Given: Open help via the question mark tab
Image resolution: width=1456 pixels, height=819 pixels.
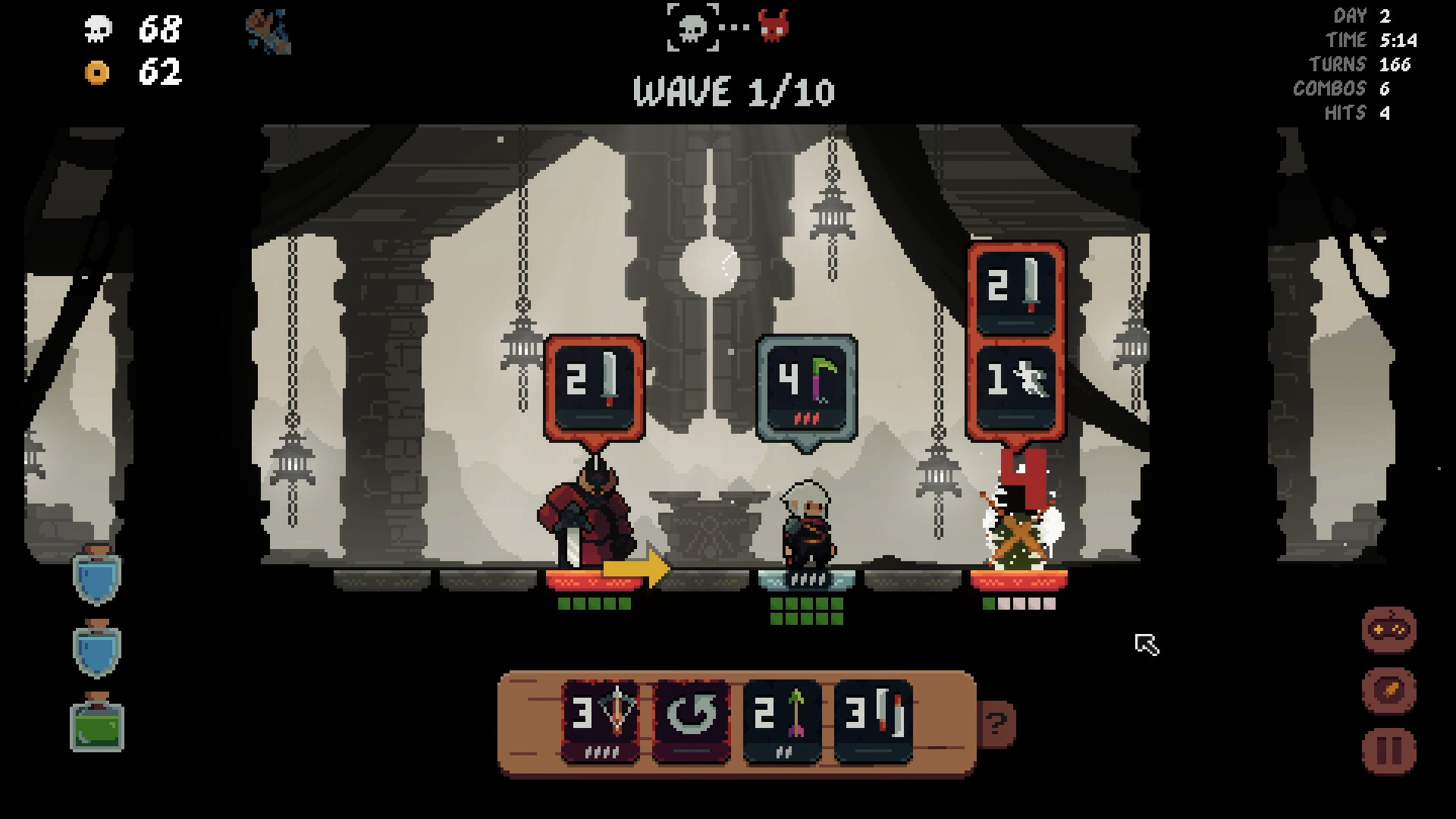Looking at the screenshot, I should [997, 723].
